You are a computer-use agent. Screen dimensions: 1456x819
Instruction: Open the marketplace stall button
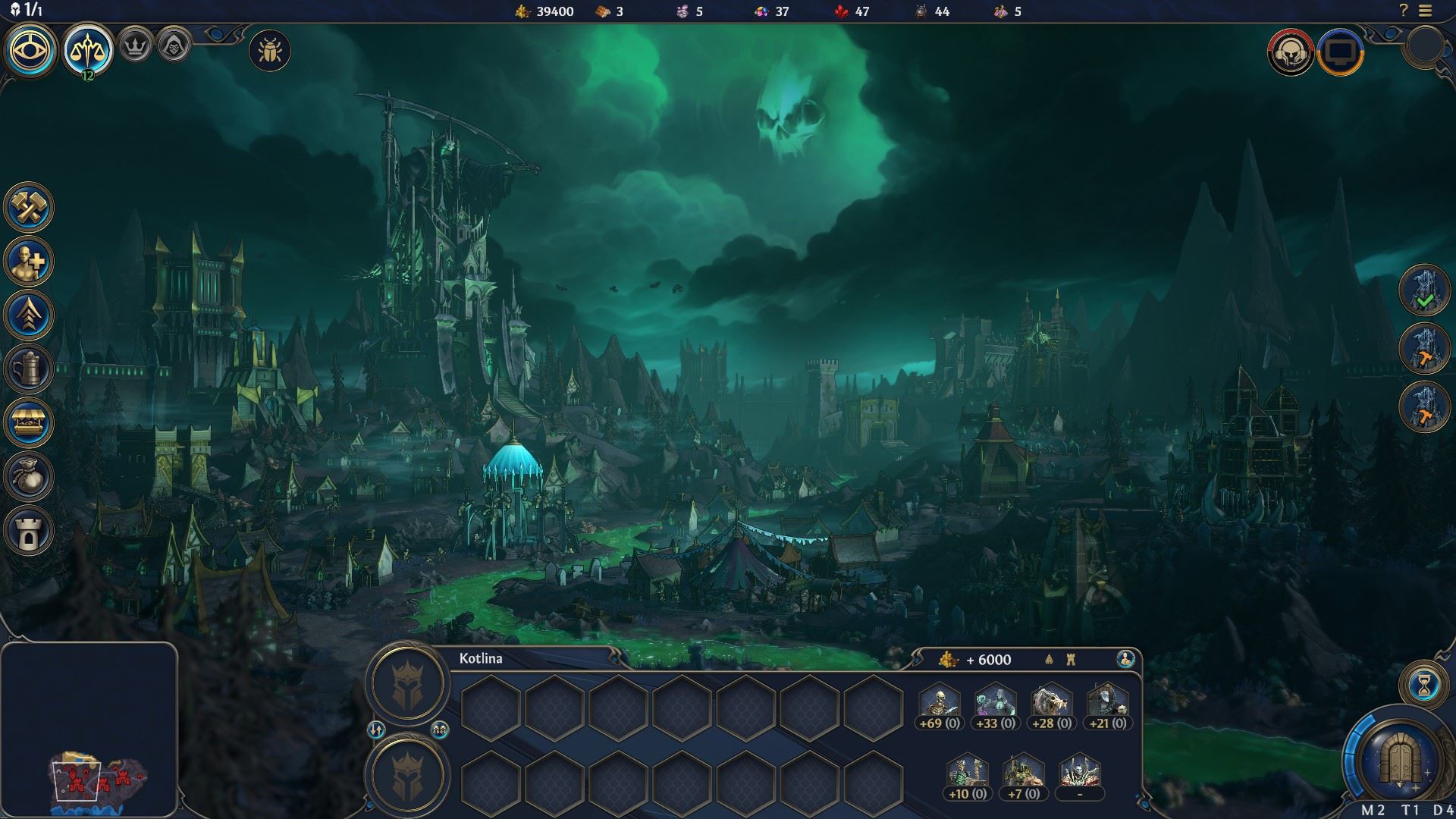tap(29, 422)
